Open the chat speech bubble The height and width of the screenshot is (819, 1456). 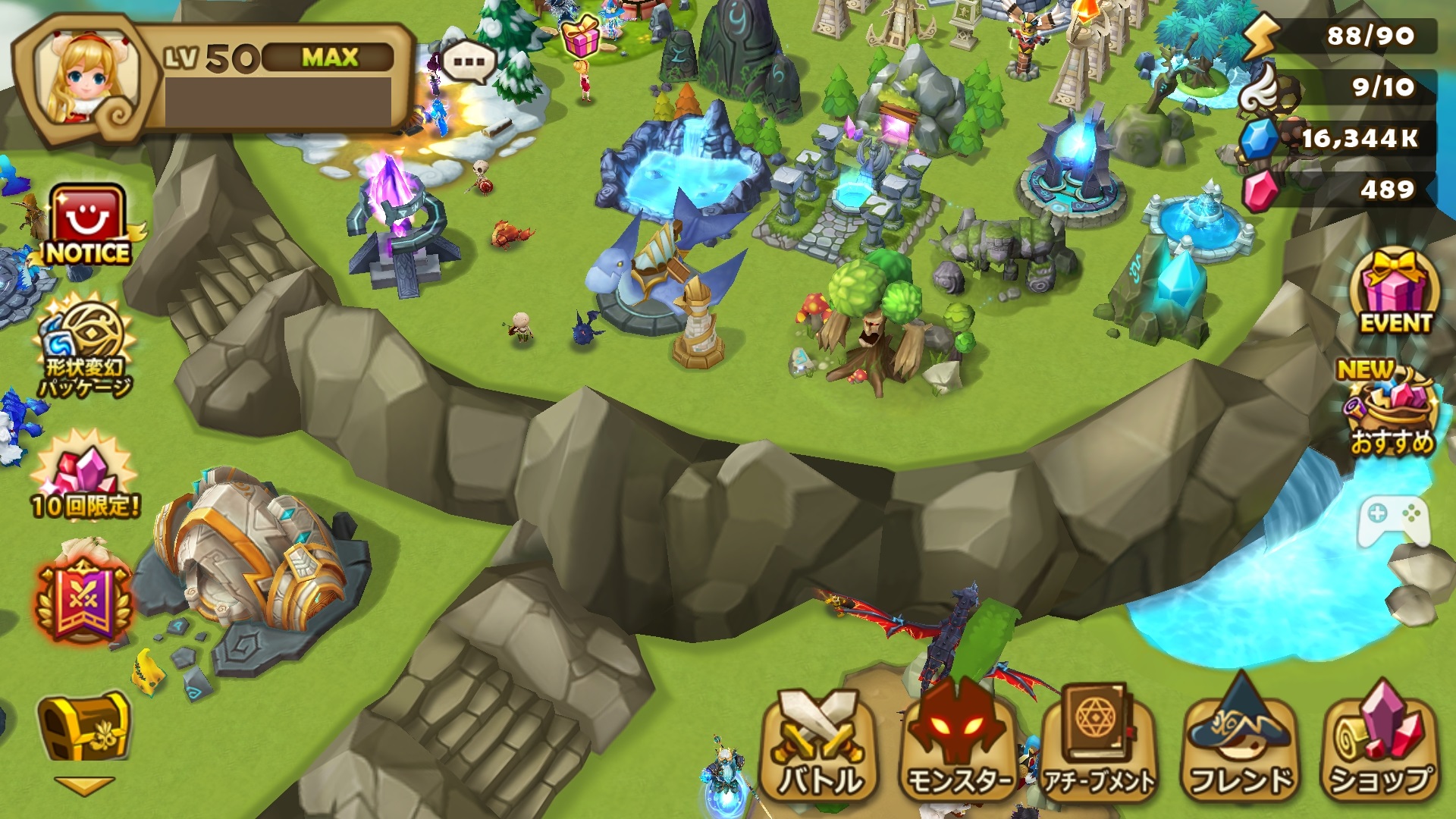pyautogui.click(x=469, y=61)
